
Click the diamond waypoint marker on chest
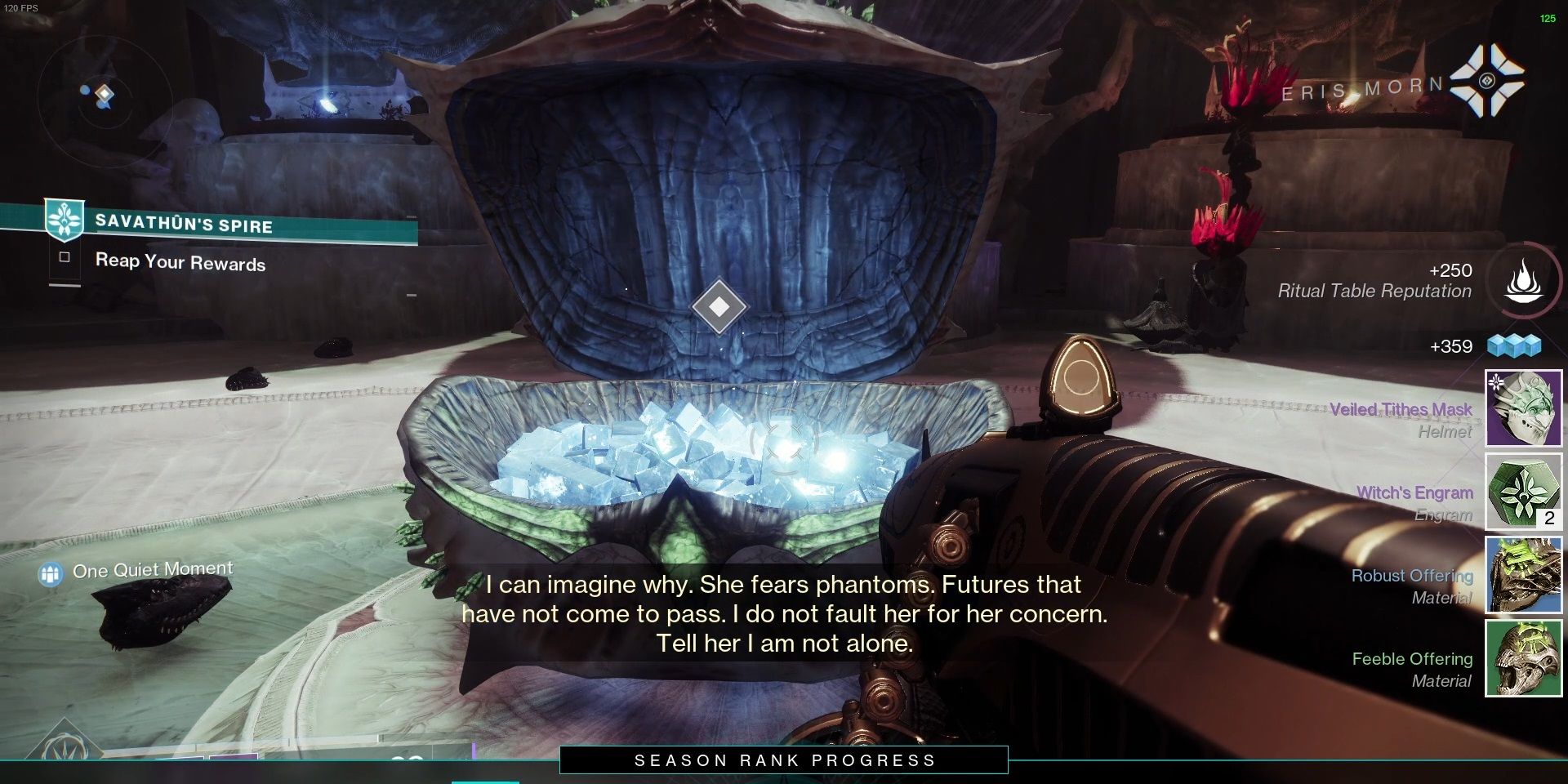coord(719,306)
